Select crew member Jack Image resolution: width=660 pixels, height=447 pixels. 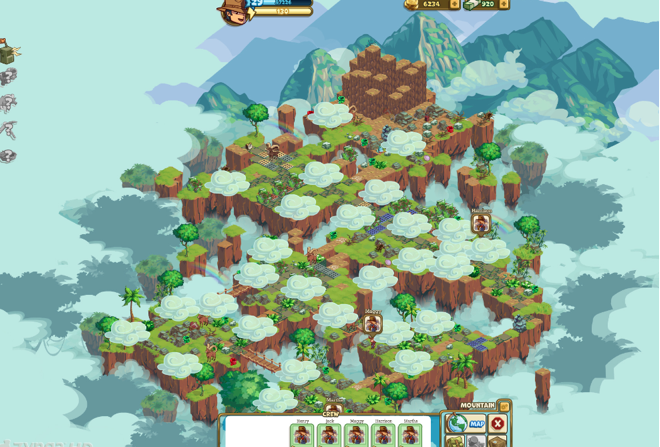(x=329, y=435)
